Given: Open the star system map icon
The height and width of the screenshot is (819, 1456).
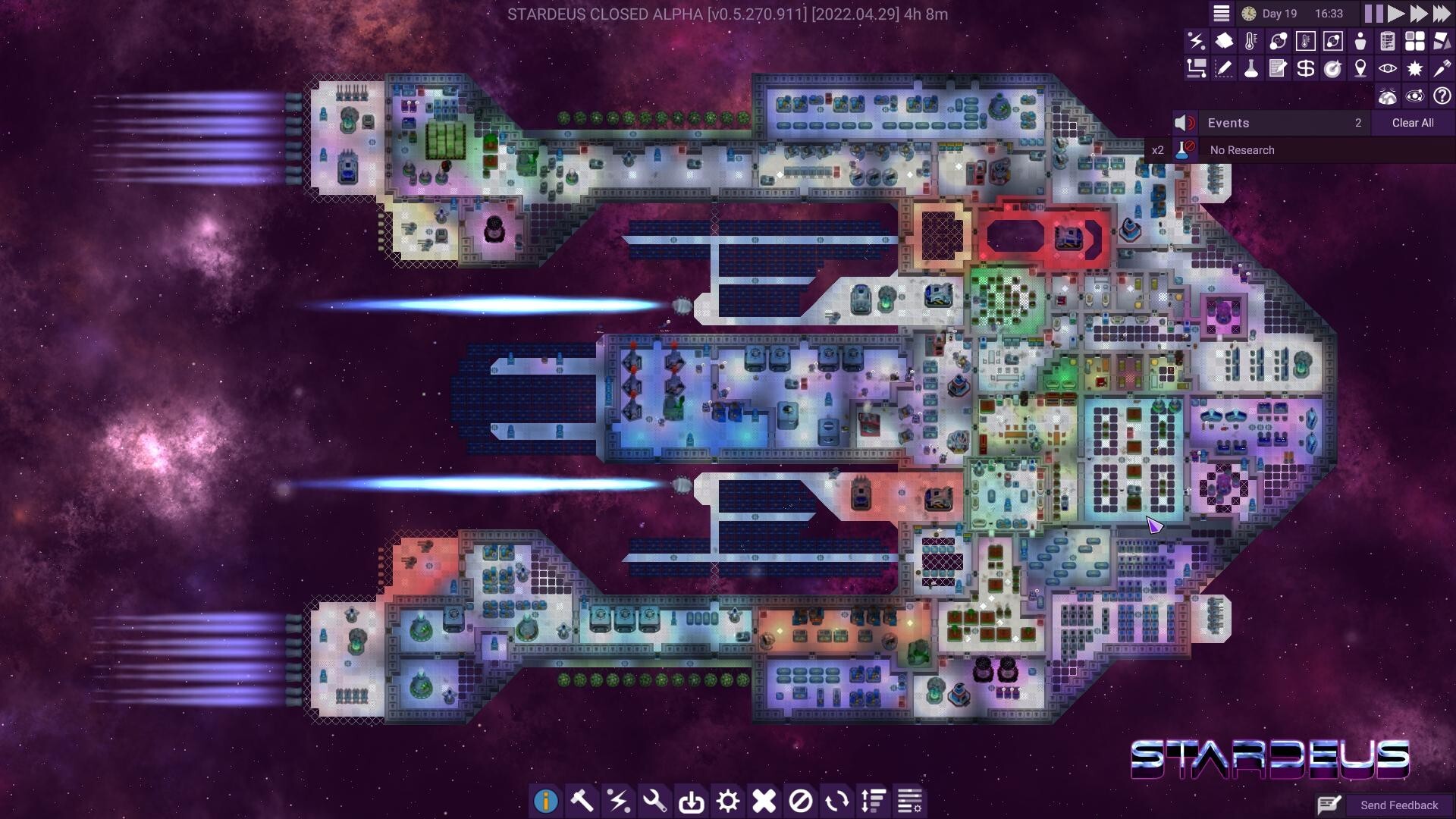Looking at the screenshot, I should [1415, 95].
